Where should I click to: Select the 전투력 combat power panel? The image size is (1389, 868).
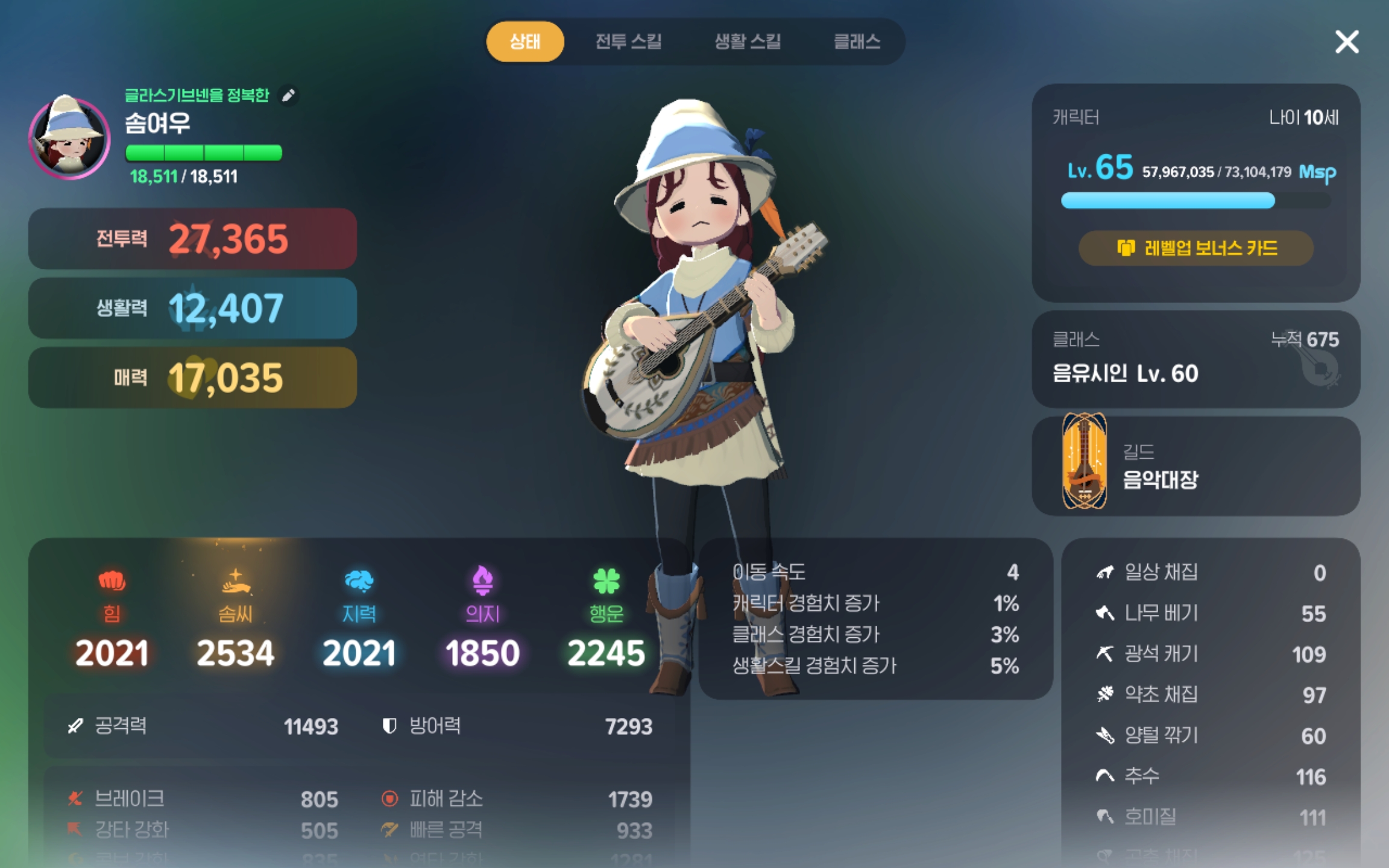tap(192, 239)
